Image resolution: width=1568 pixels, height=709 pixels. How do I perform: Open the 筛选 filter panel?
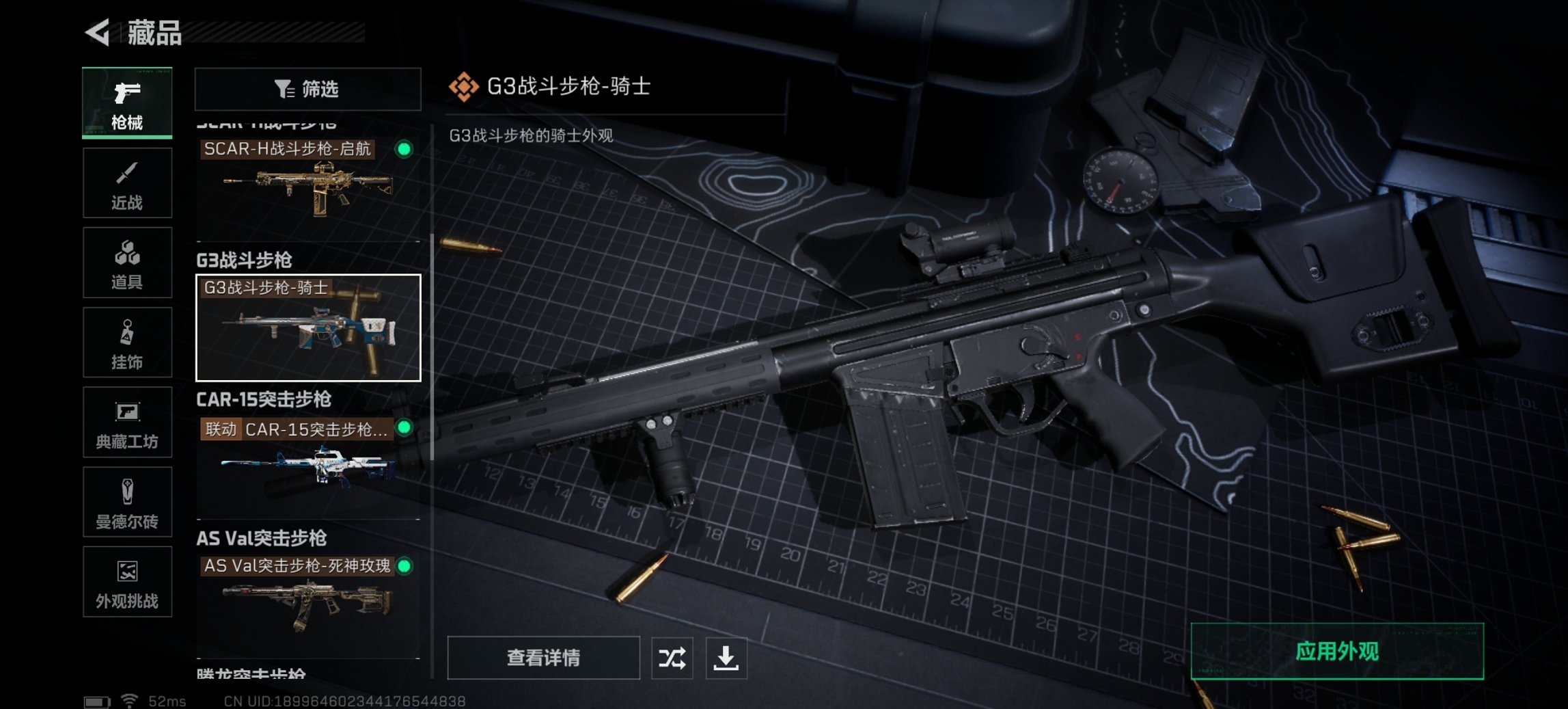(307, 89)
